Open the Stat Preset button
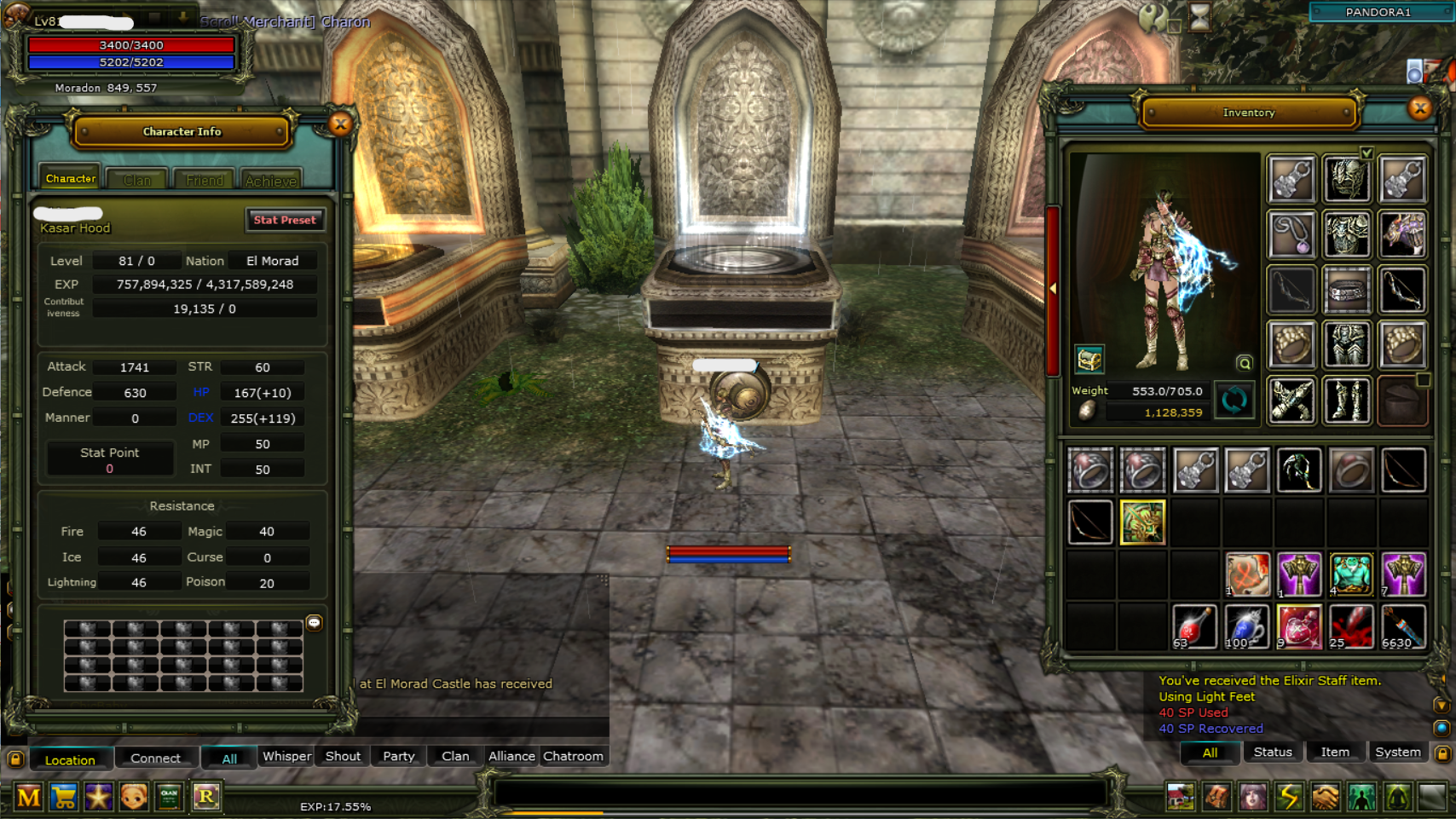 tap(285, 220)
